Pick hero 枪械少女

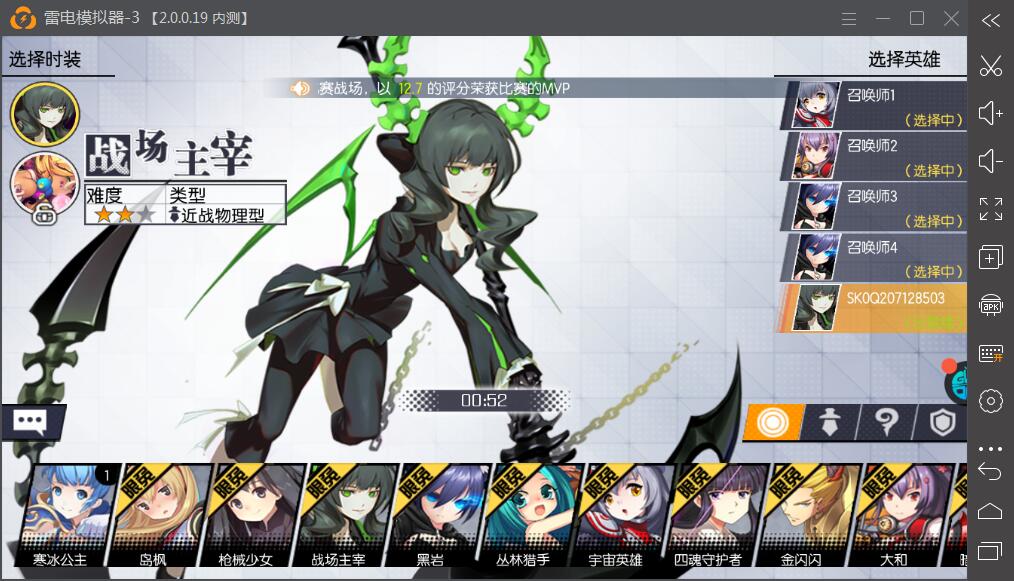click(243, 510)
